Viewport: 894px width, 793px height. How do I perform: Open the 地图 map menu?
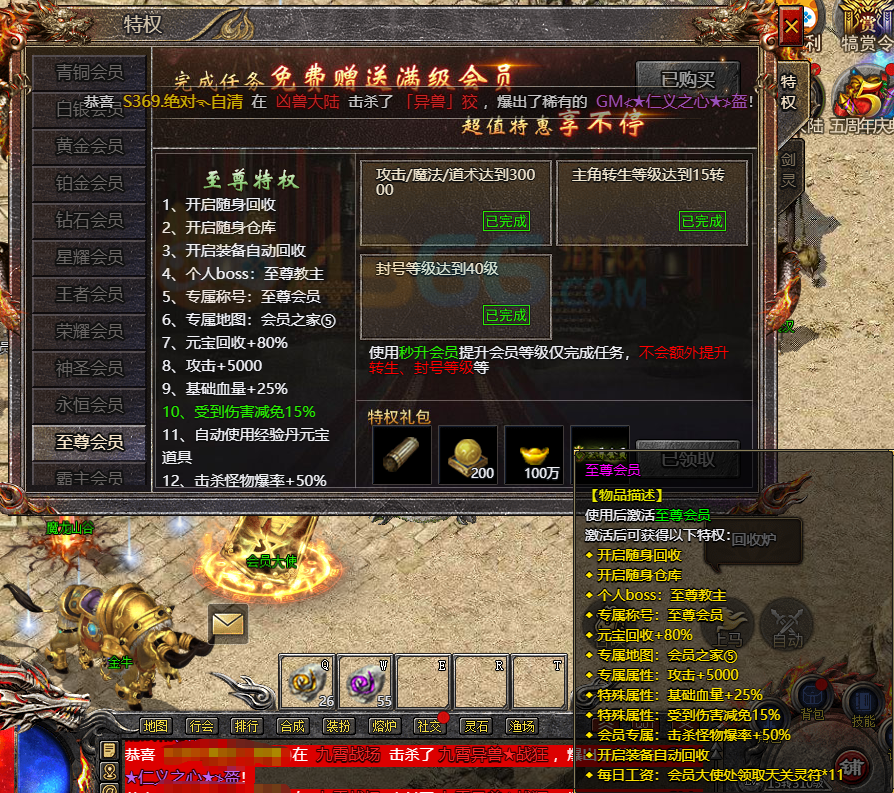tap(155, 726)
